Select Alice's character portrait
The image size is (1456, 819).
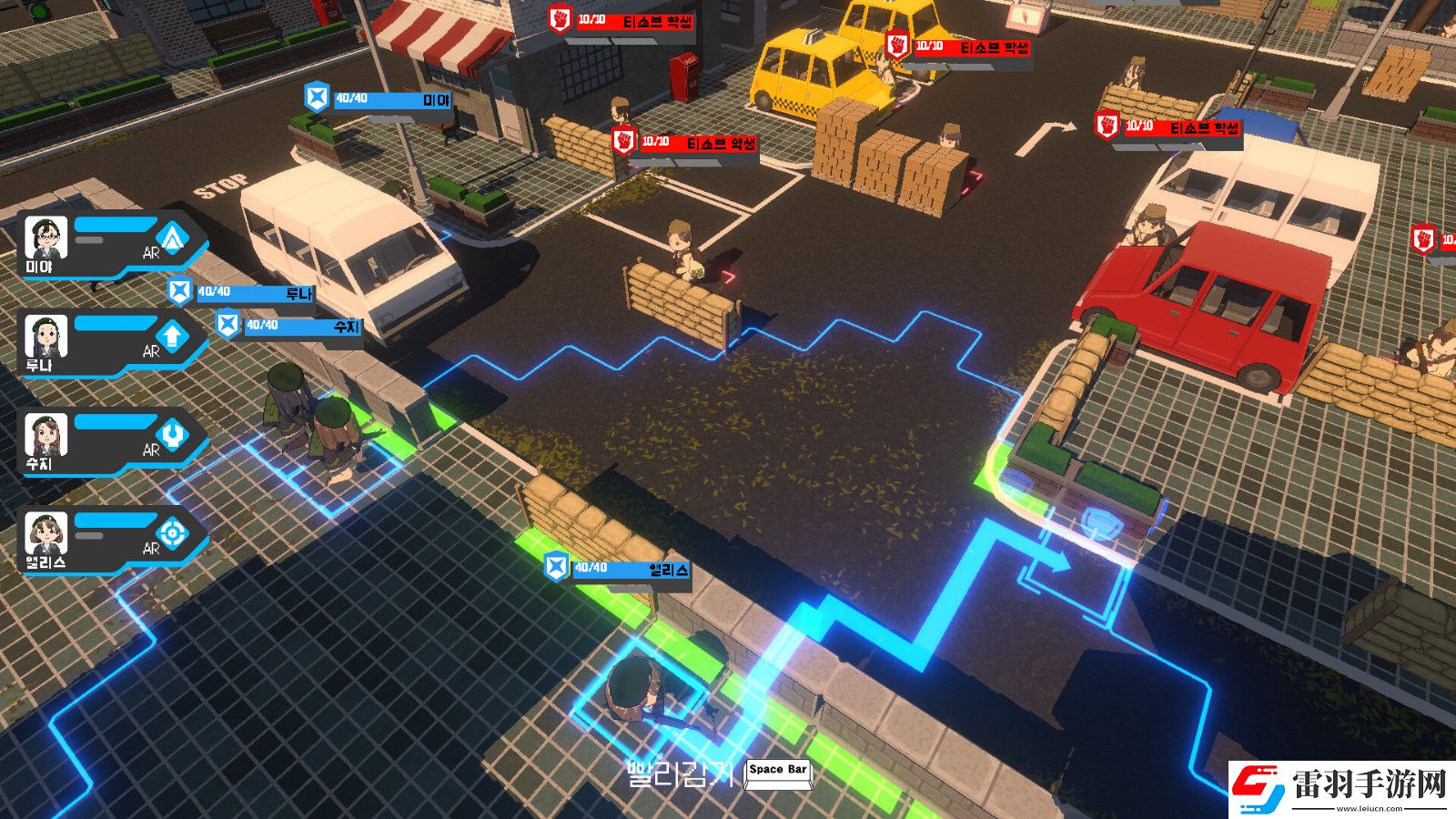click(x=45, y=533)
